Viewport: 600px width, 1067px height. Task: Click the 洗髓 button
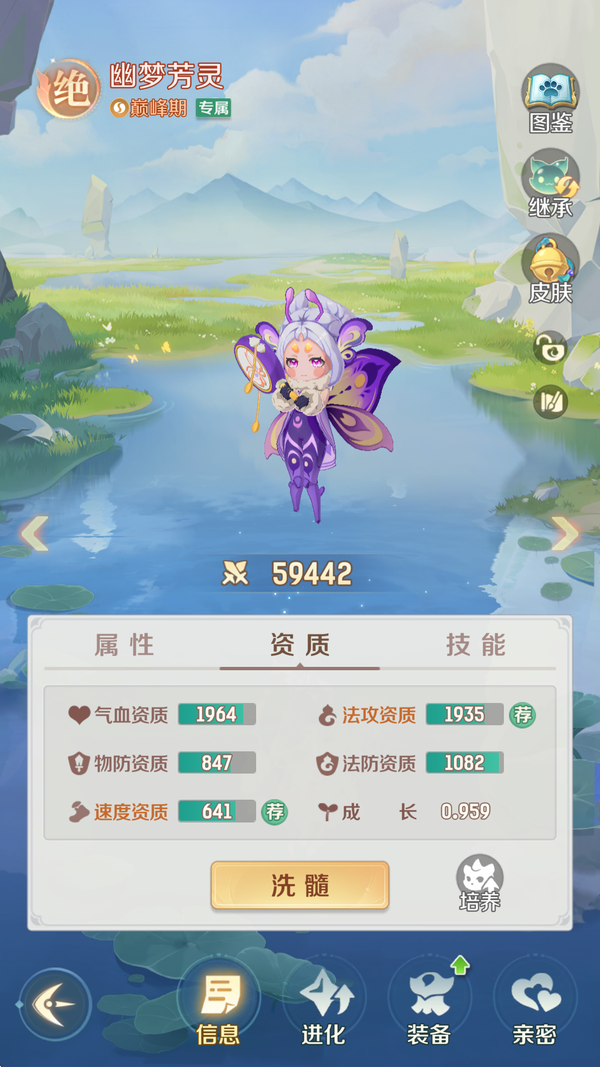(300, 885)
